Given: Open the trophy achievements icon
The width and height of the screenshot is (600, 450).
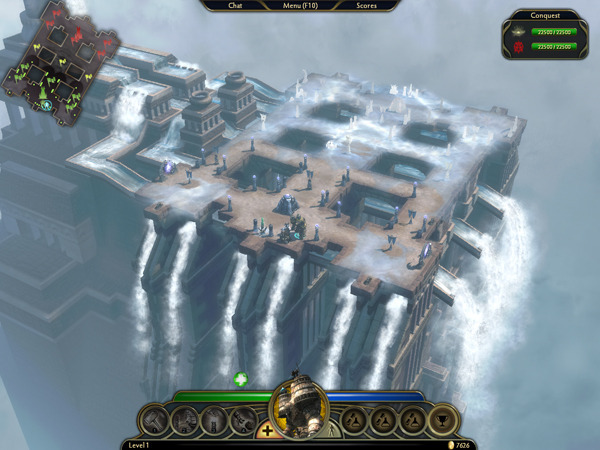Looking at the screenshot, I should pos(443,420).
